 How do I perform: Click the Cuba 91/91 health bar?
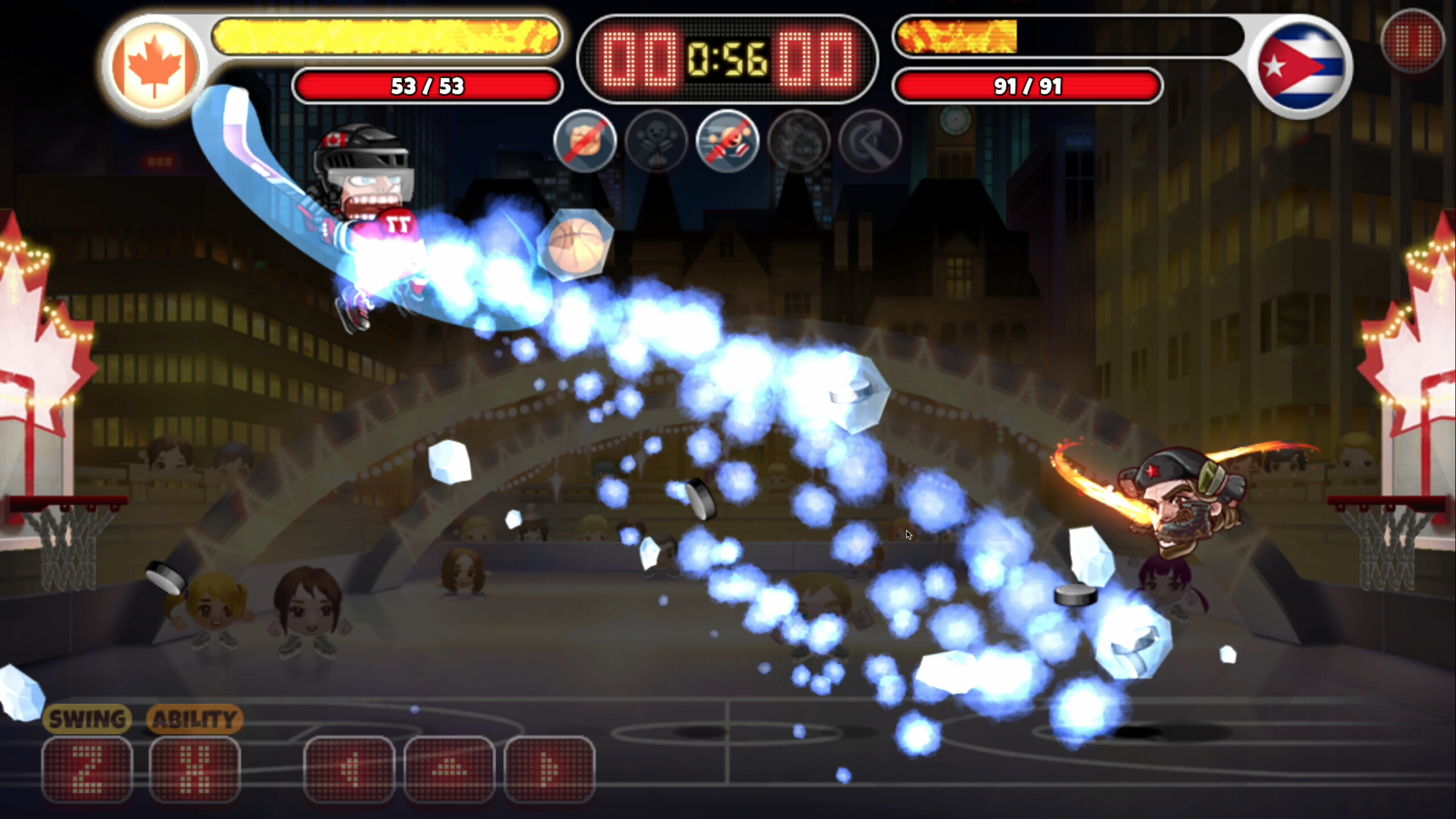coord(1028,86)
